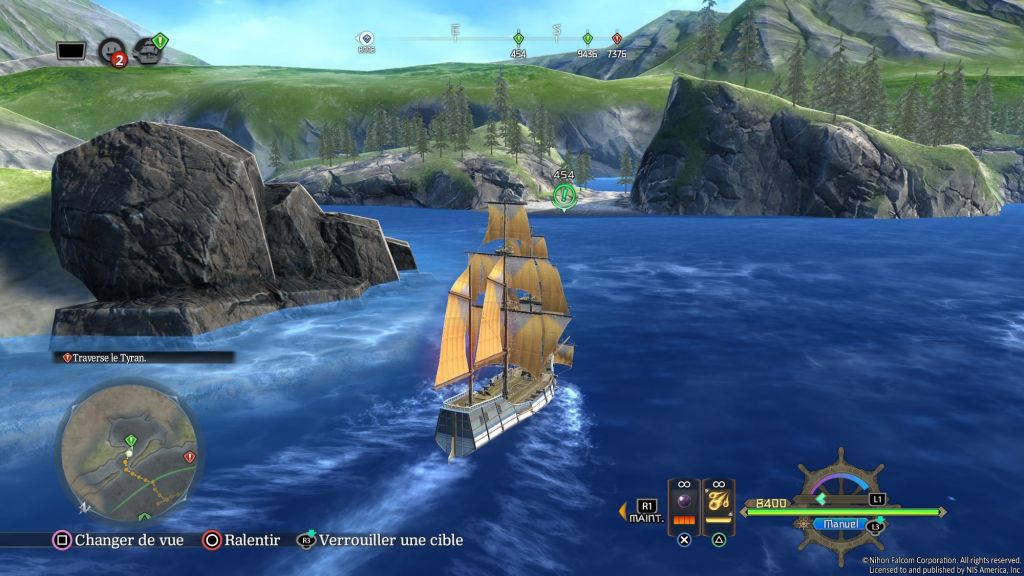Select the 'Traverse le Tyran' objective tracker

tap(145, 357)
